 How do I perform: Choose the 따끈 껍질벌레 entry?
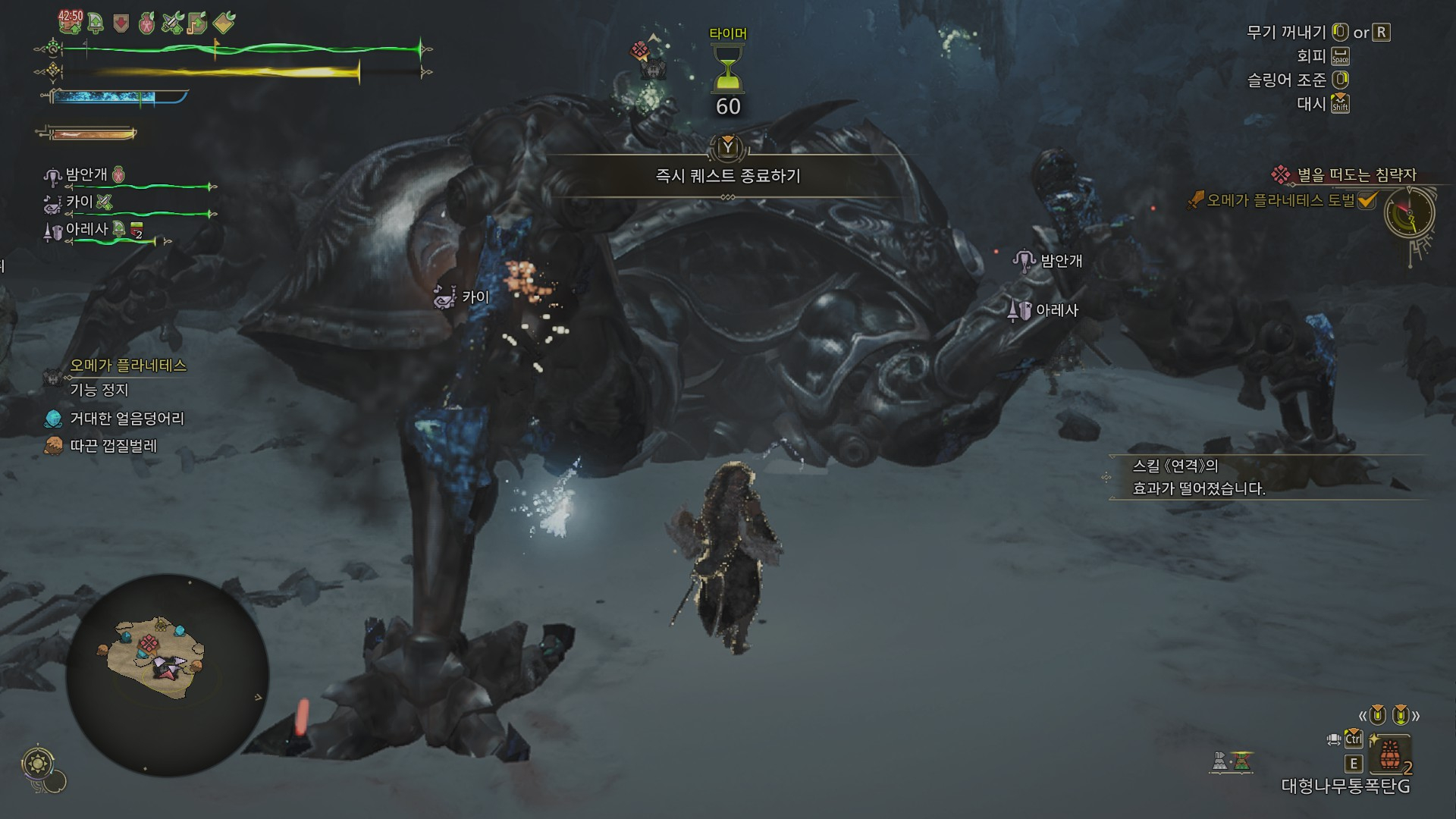click(x=113, y=446)
